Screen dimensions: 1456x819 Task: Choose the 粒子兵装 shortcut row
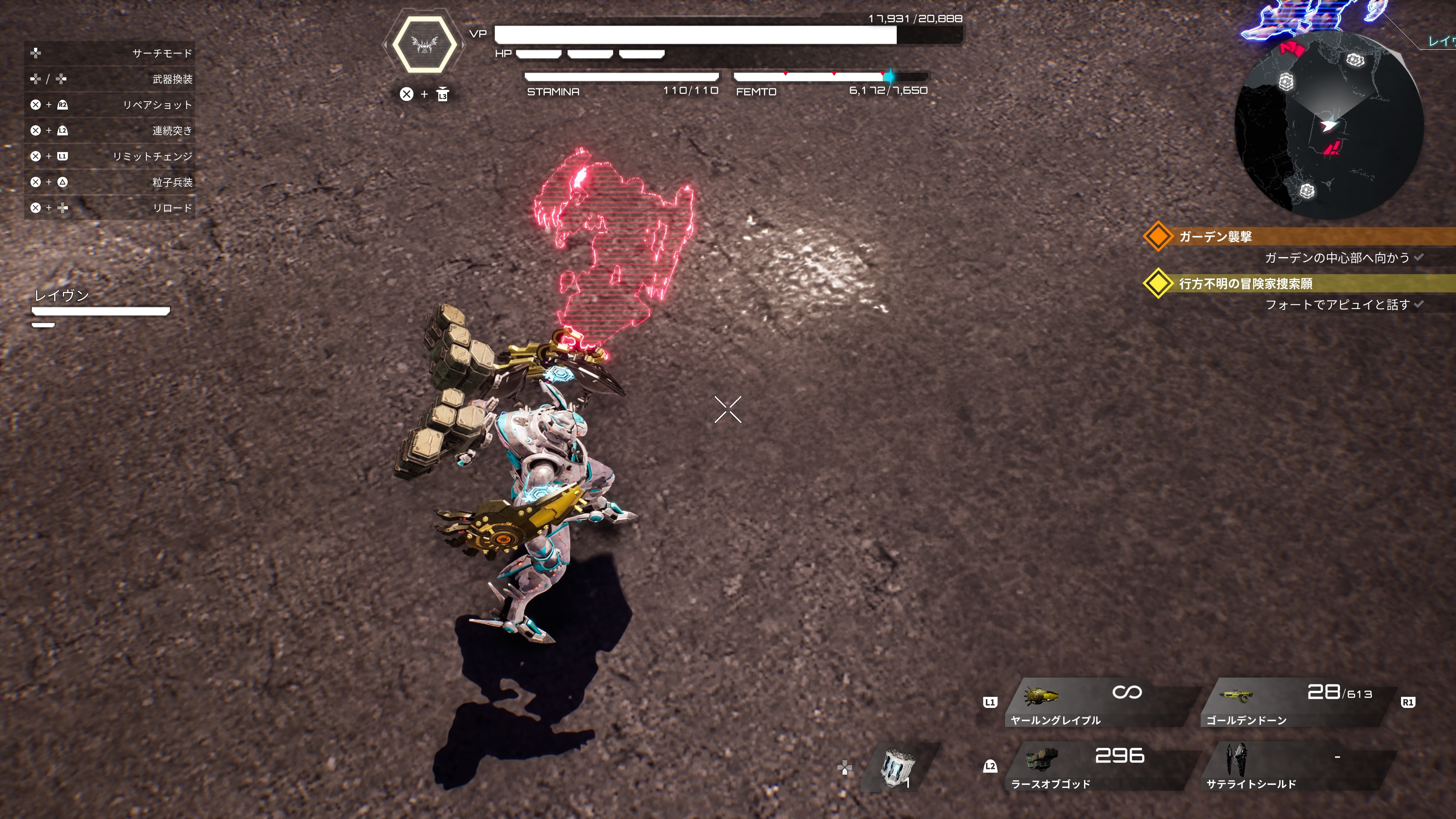110,182
